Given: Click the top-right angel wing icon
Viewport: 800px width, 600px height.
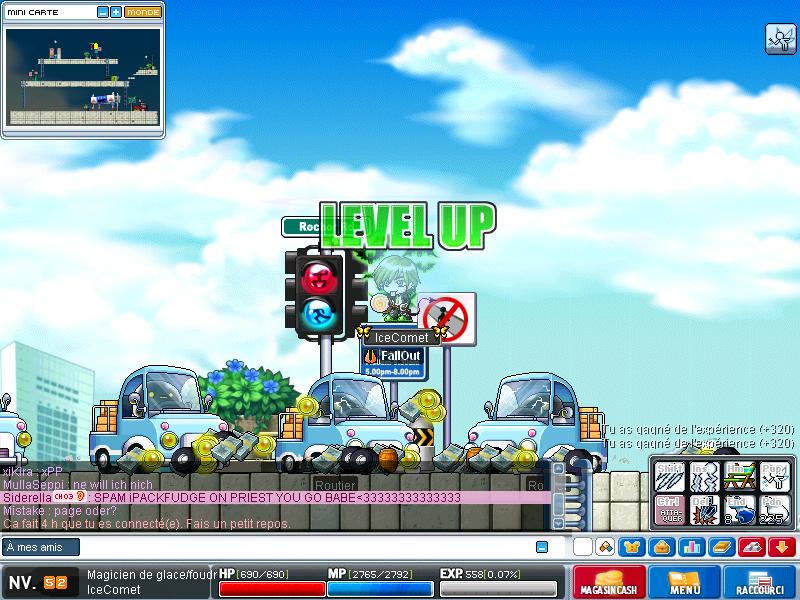Looking at the screenshot, I should pos(780,38).
